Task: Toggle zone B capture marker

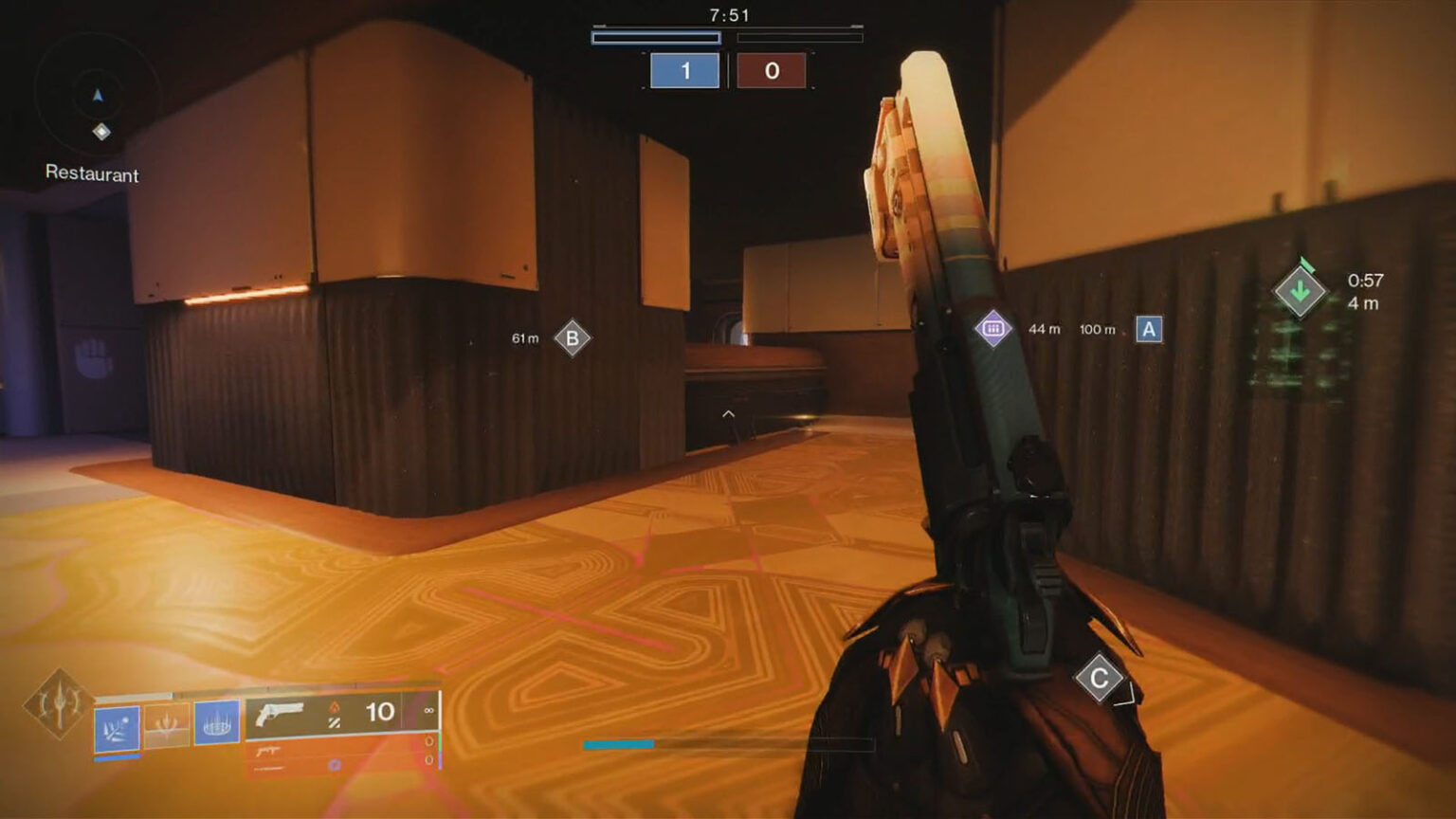Action: tap(572, 337)
